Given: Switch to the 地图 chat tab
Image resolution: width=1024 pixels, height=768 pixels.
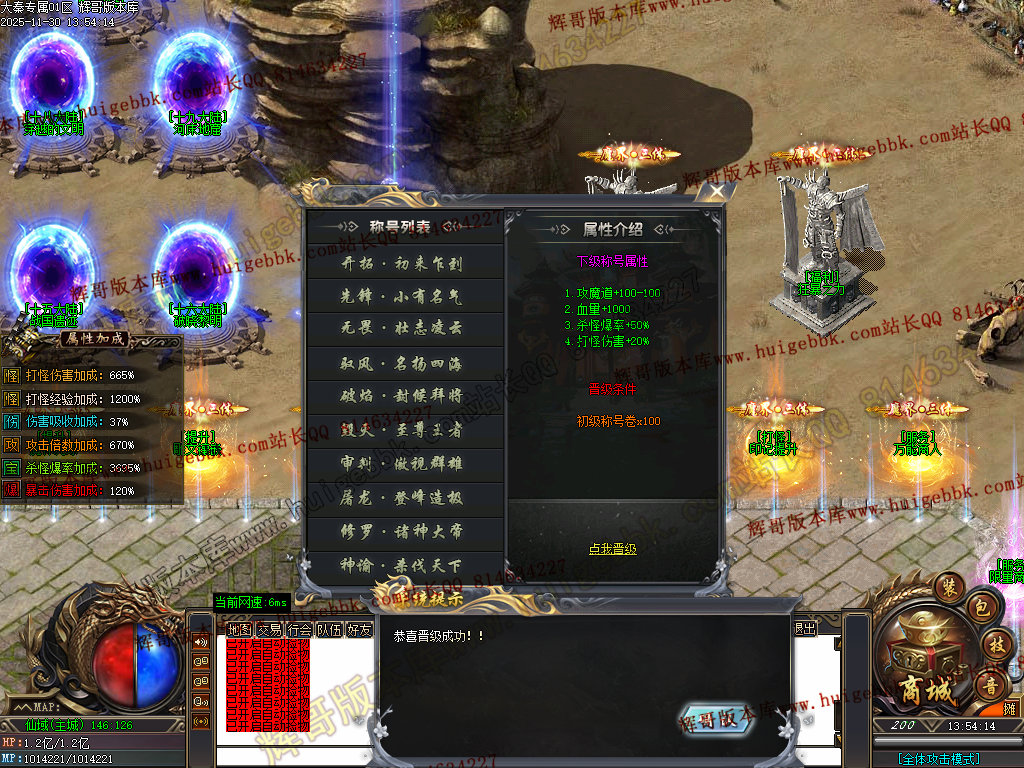Looking at the screenshot, I should pos(239,630).
